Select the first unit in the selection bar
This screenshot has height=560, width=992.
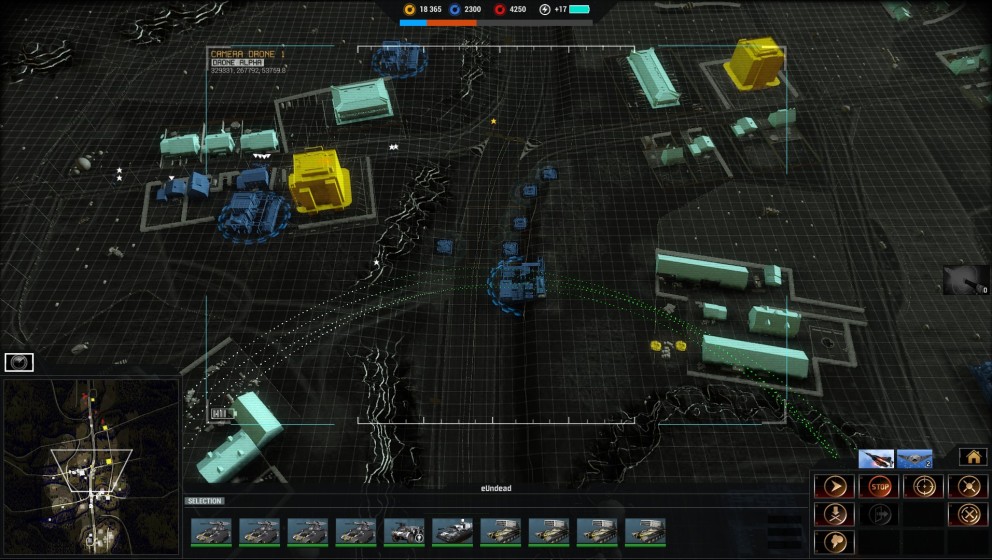point(211,531)
